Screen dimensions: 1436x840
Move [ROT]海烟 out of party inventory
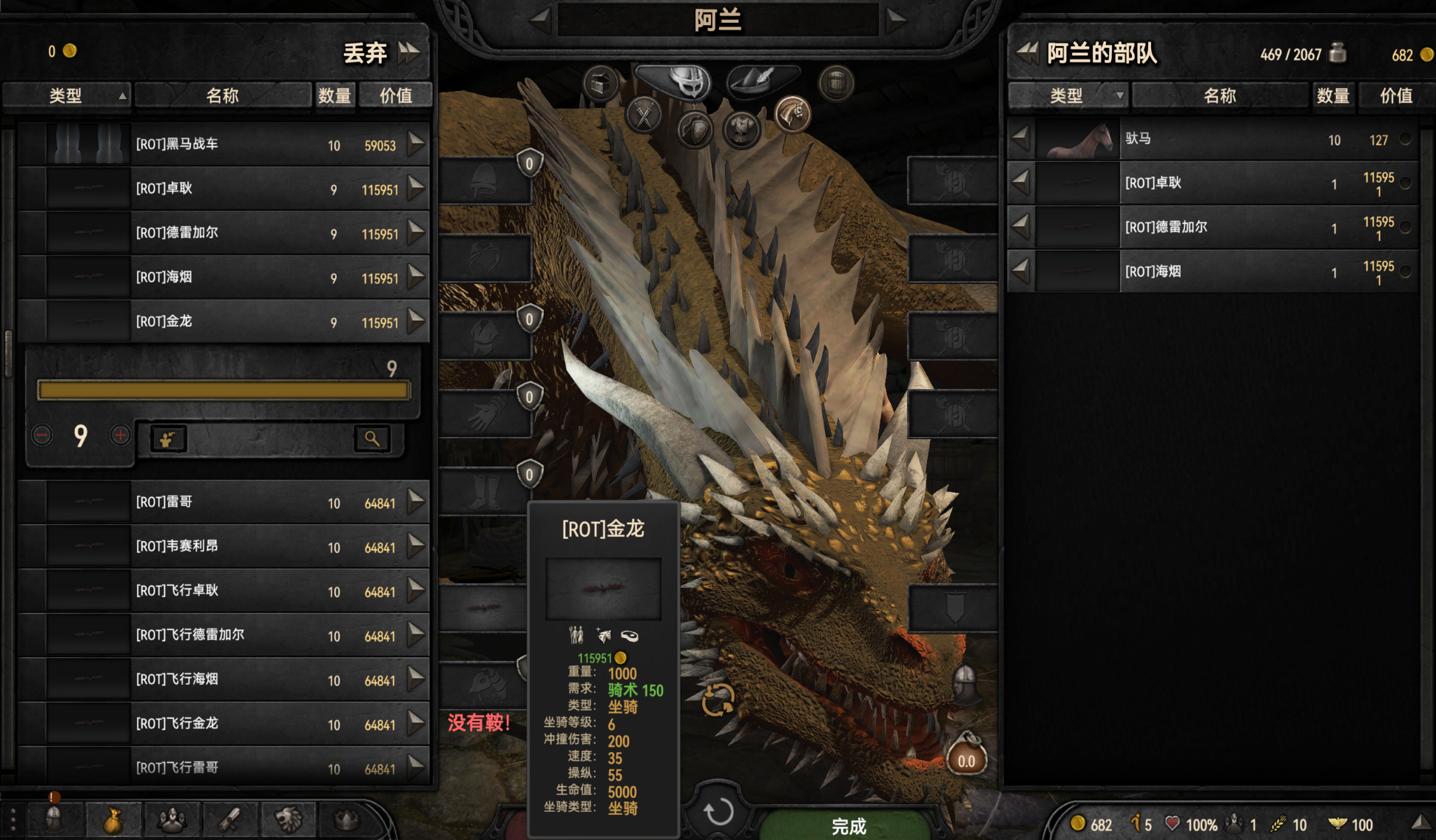click(x=1021, y=271)
